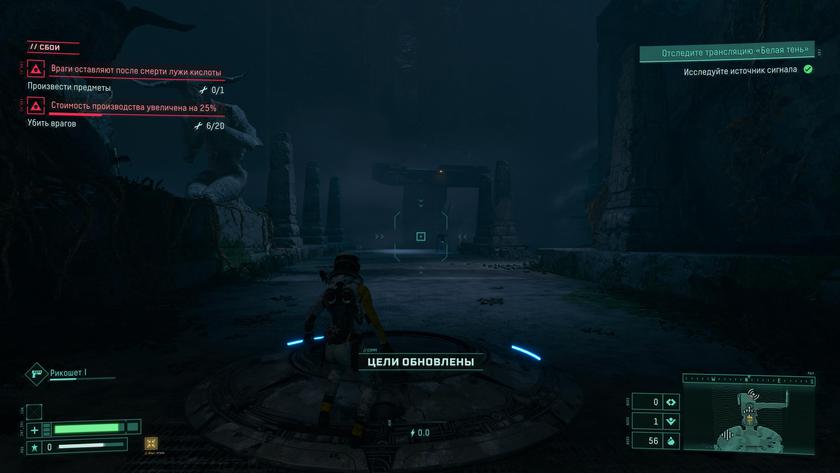Select the «Исследуйте источник сигнала» completed objective
Screen dimensions: 840x473
[740, 71]
